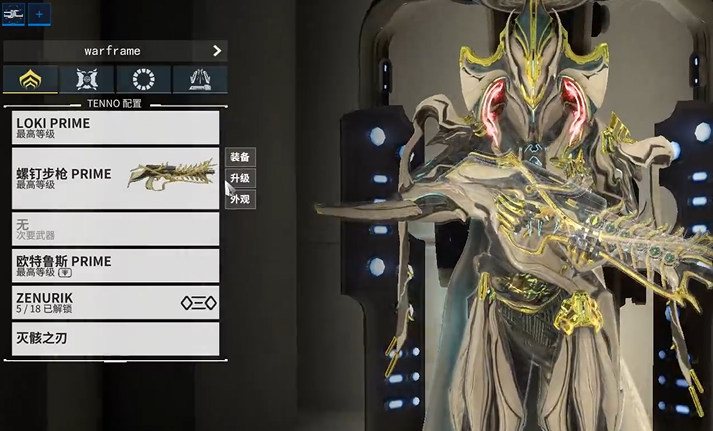Switch to the yellow lotus warframe tab
Screen dimensions: 713x431
[x=30, y=80]
